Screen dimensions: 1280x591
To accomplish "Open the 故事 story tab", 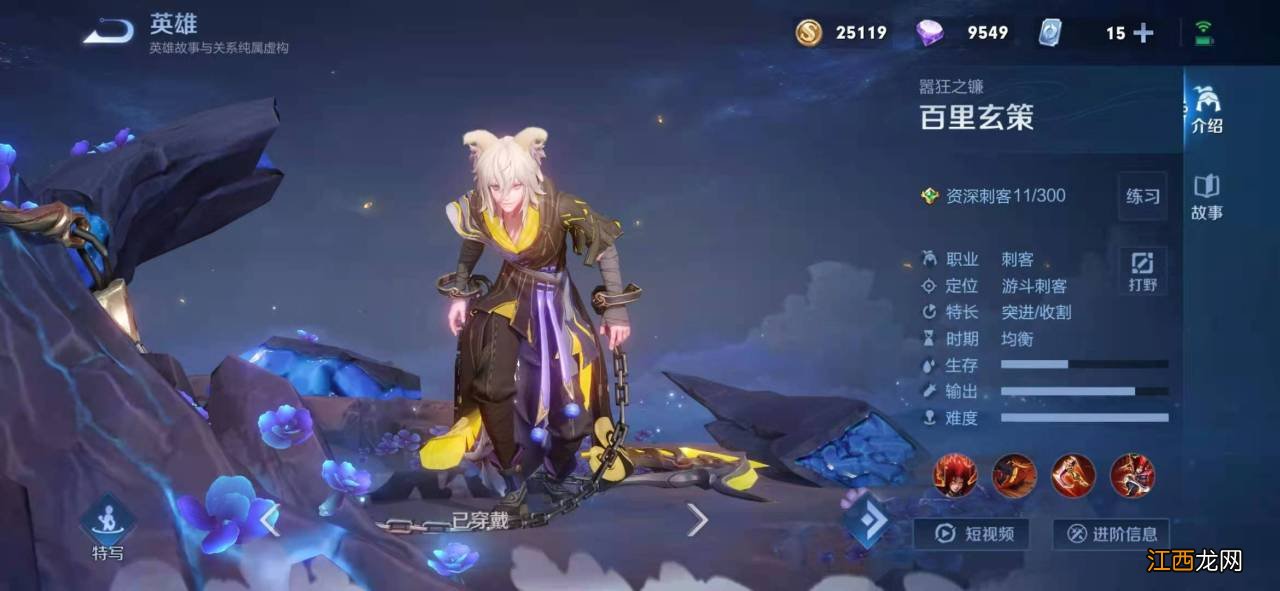I will click(x=1206, y=196).
